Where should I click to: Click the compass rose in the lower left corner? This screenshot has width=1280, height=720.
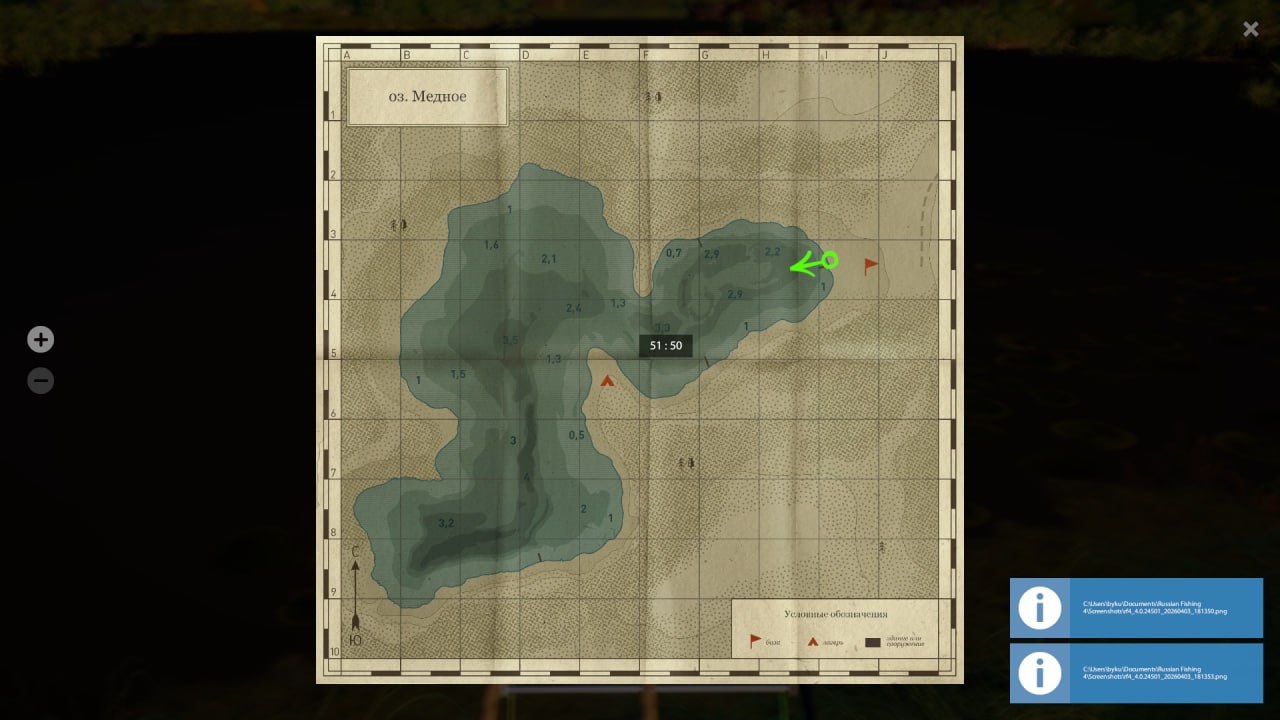(x=355, y=595)
